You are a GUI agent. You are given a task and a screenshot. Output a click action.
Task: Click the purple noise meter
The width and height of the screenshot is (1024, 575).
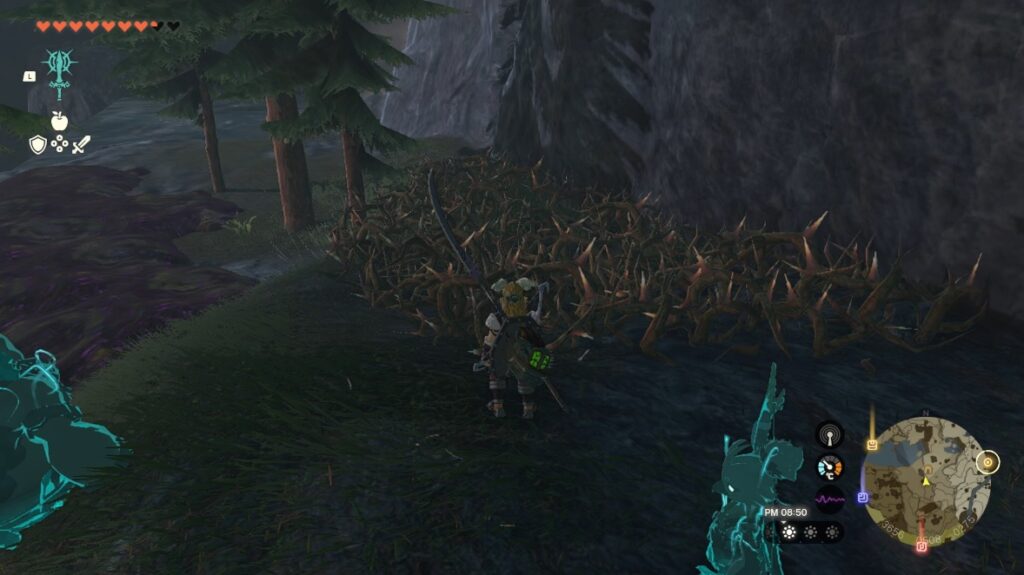[x=829, y=498]
